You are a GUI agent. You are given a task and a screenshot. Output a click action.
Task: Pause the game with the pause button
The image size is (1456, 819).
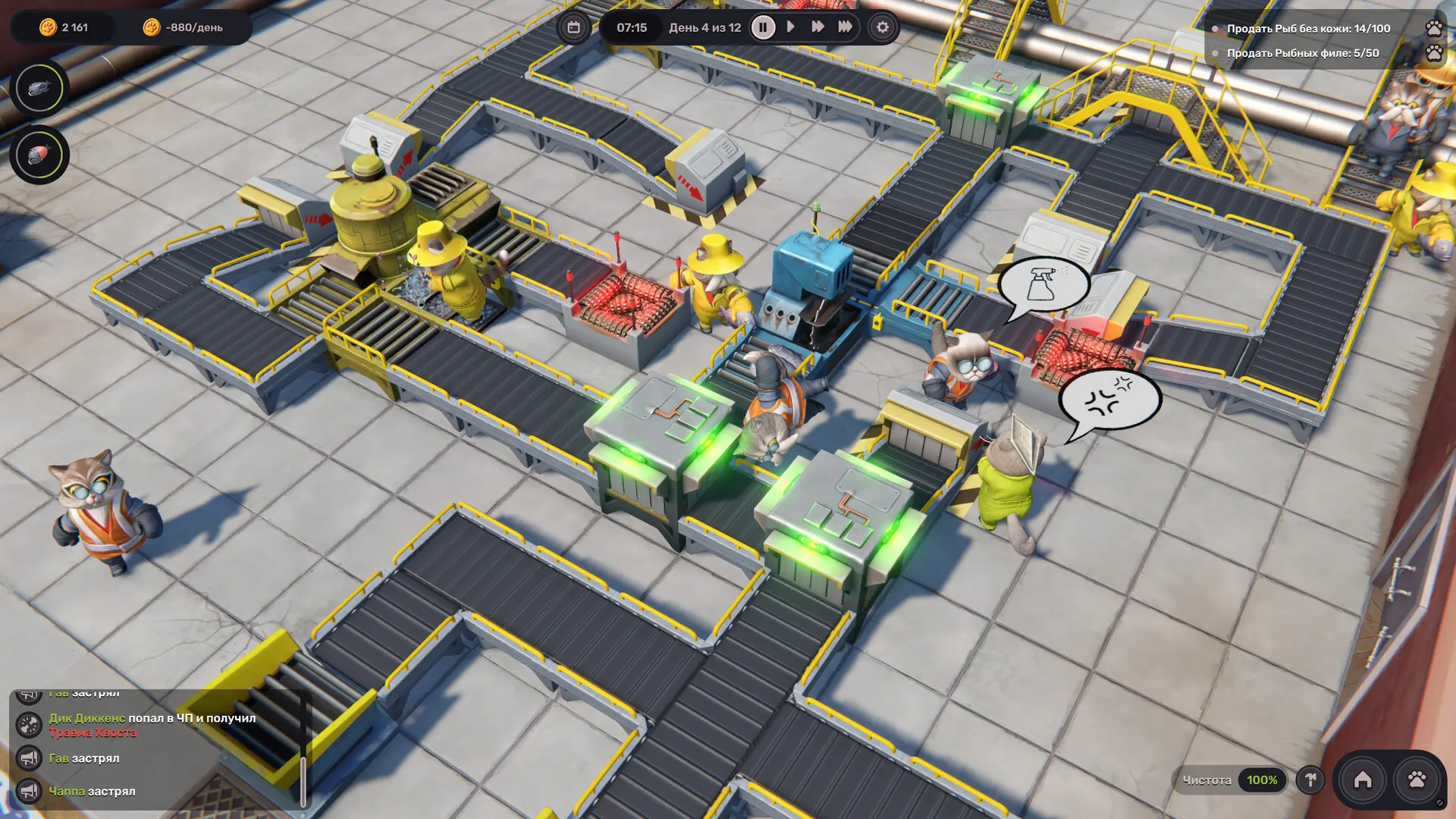point(763,27)
